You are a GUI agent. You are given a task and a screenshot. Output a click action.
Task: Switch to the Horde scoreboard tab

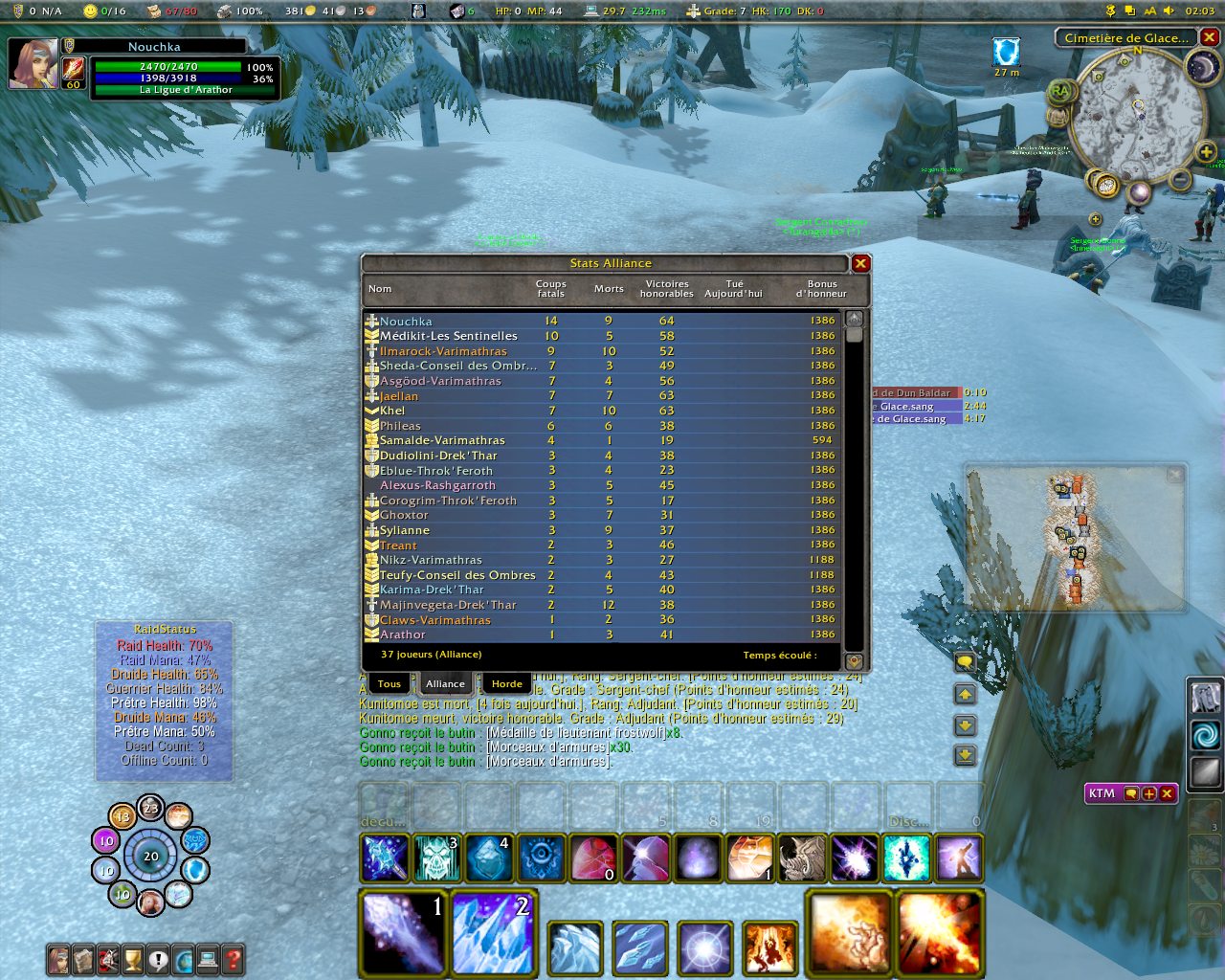[506, 683]
